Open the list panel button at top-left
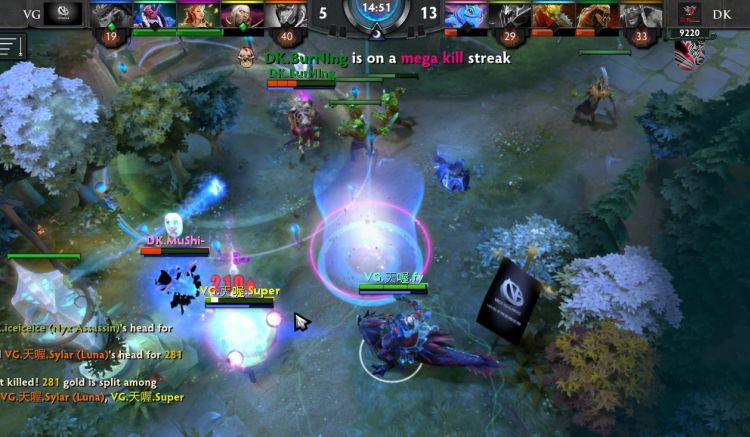Viewport: 750px width, 437px height. click(x=12, y=46)
